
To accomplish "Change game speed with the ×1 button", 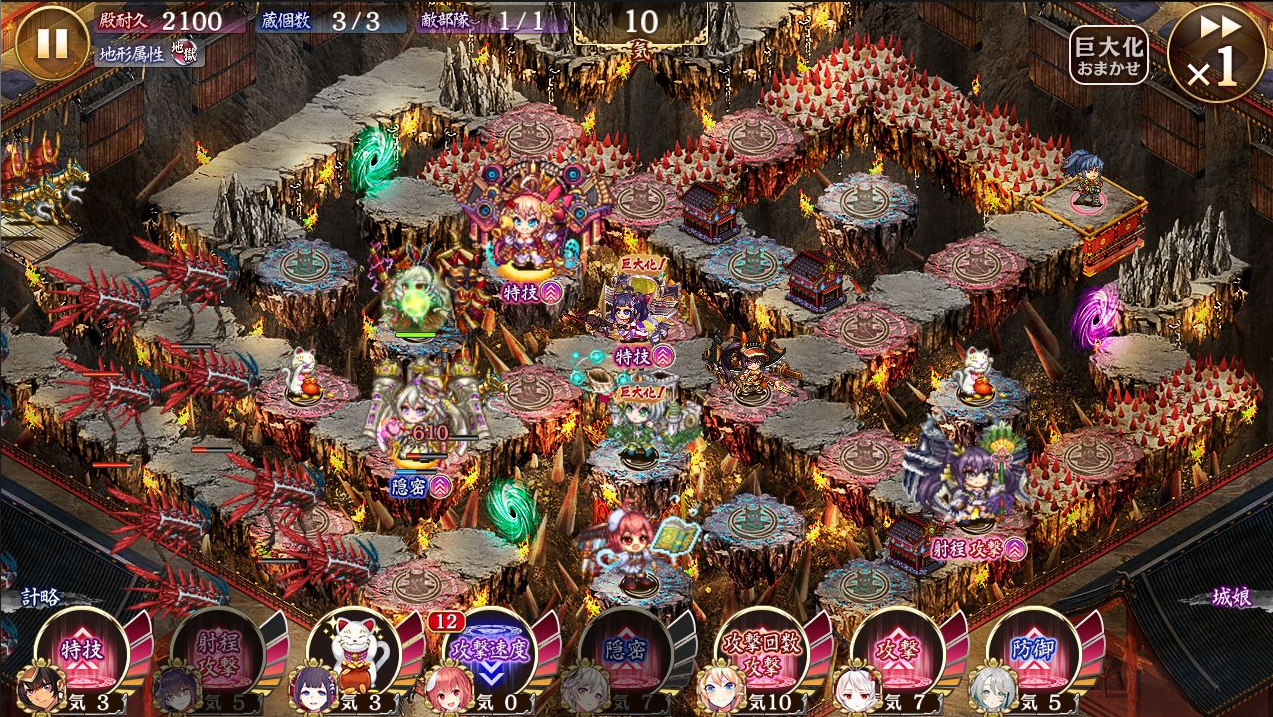I will 1216,53.
